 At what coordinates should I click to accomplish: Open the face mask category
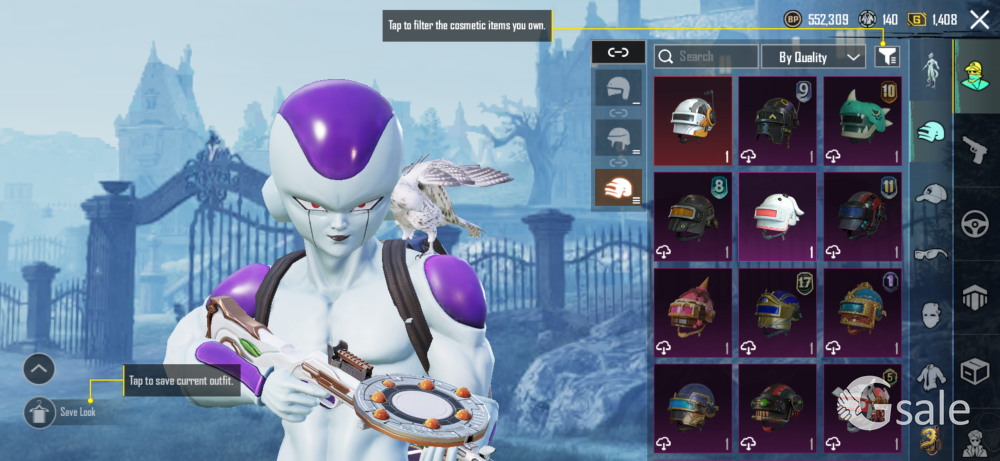pyautogui.click(x=931, y=316)
